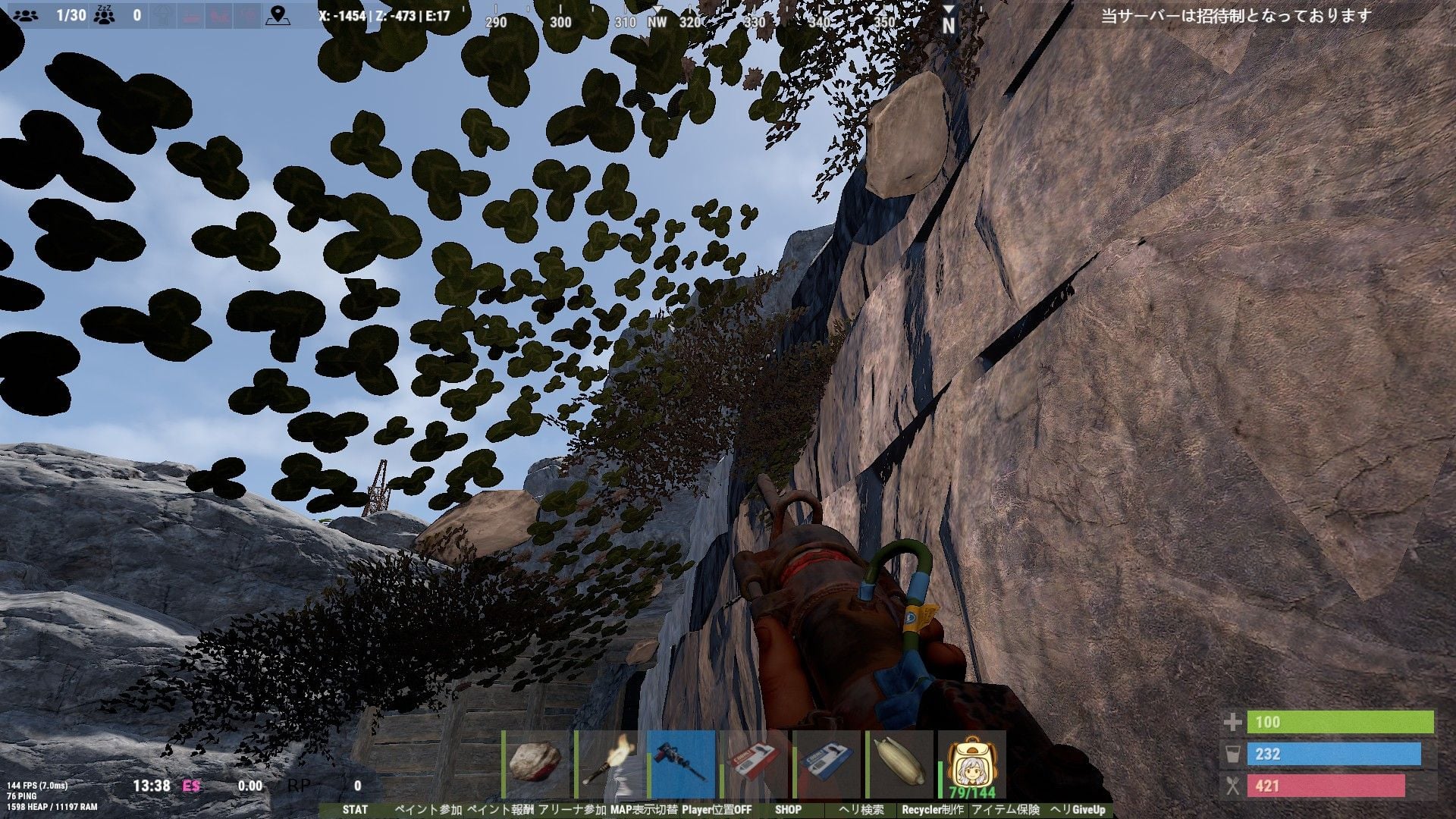Image resolution: width=1456 pixels, height=819 pixels.
Task: Click the Recycler制作 button
Action: pyautogui.click(x=932, y=810)
